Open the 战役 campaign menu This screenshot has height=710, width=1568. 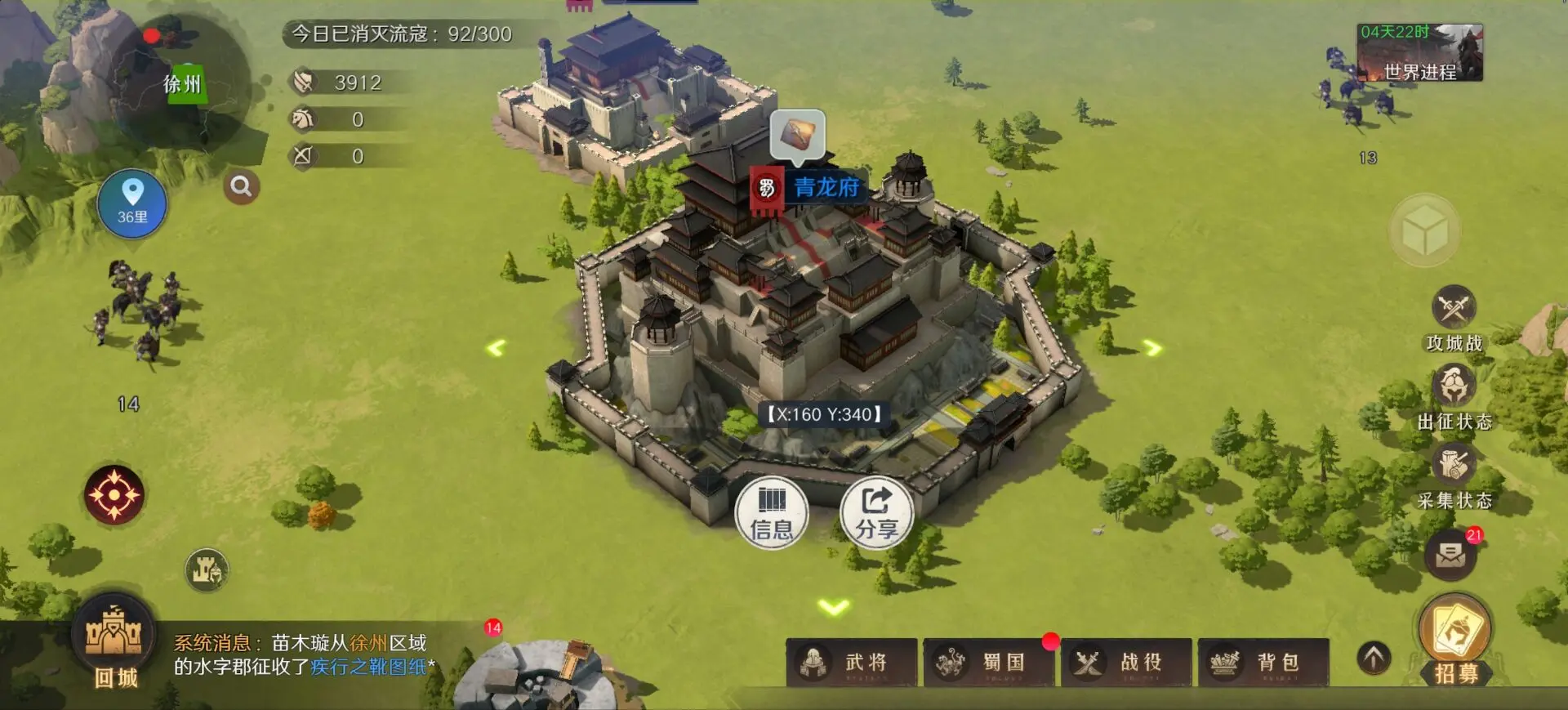1126,663
